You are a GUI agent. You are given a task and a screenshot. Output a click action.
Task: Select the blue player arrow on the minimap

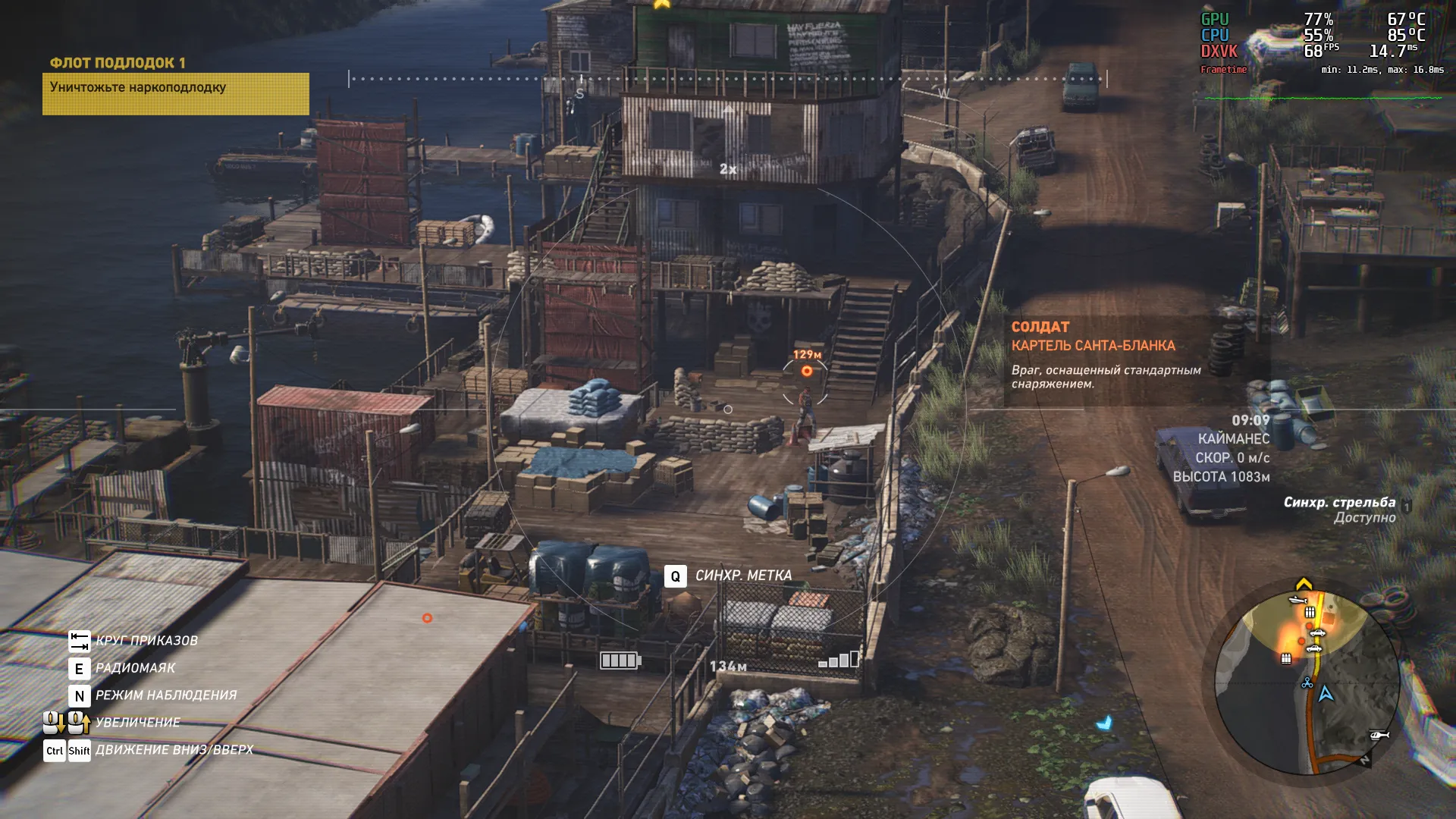(x=1326, y=694)
